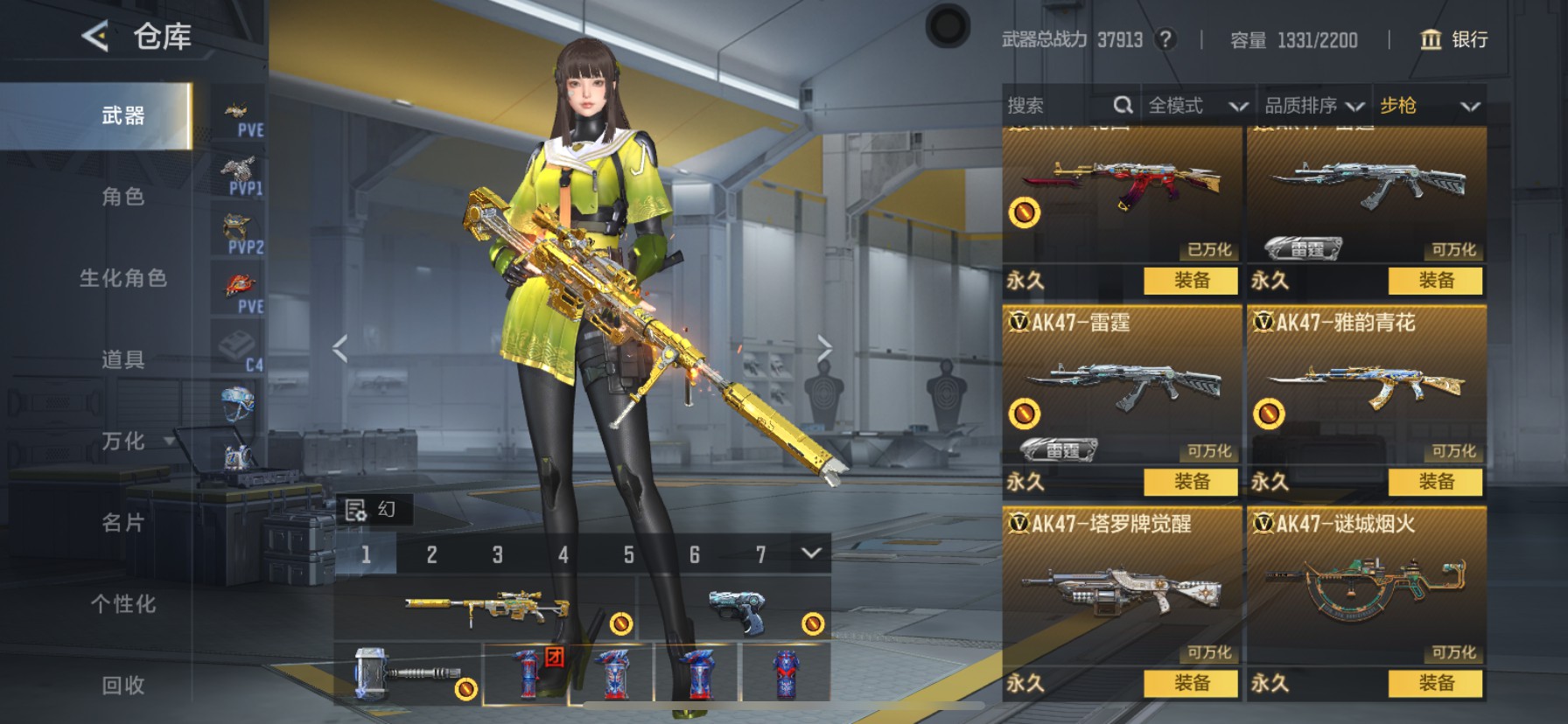Open the 生化角色 category
1568x724 pixels.
click(122, 278)
